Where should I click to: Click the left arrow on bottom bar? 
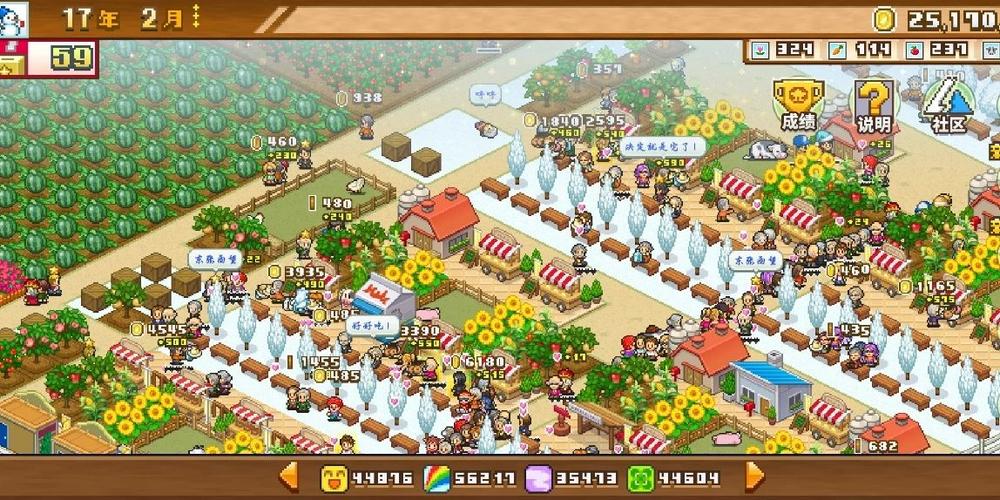click(x=288, y=476)
